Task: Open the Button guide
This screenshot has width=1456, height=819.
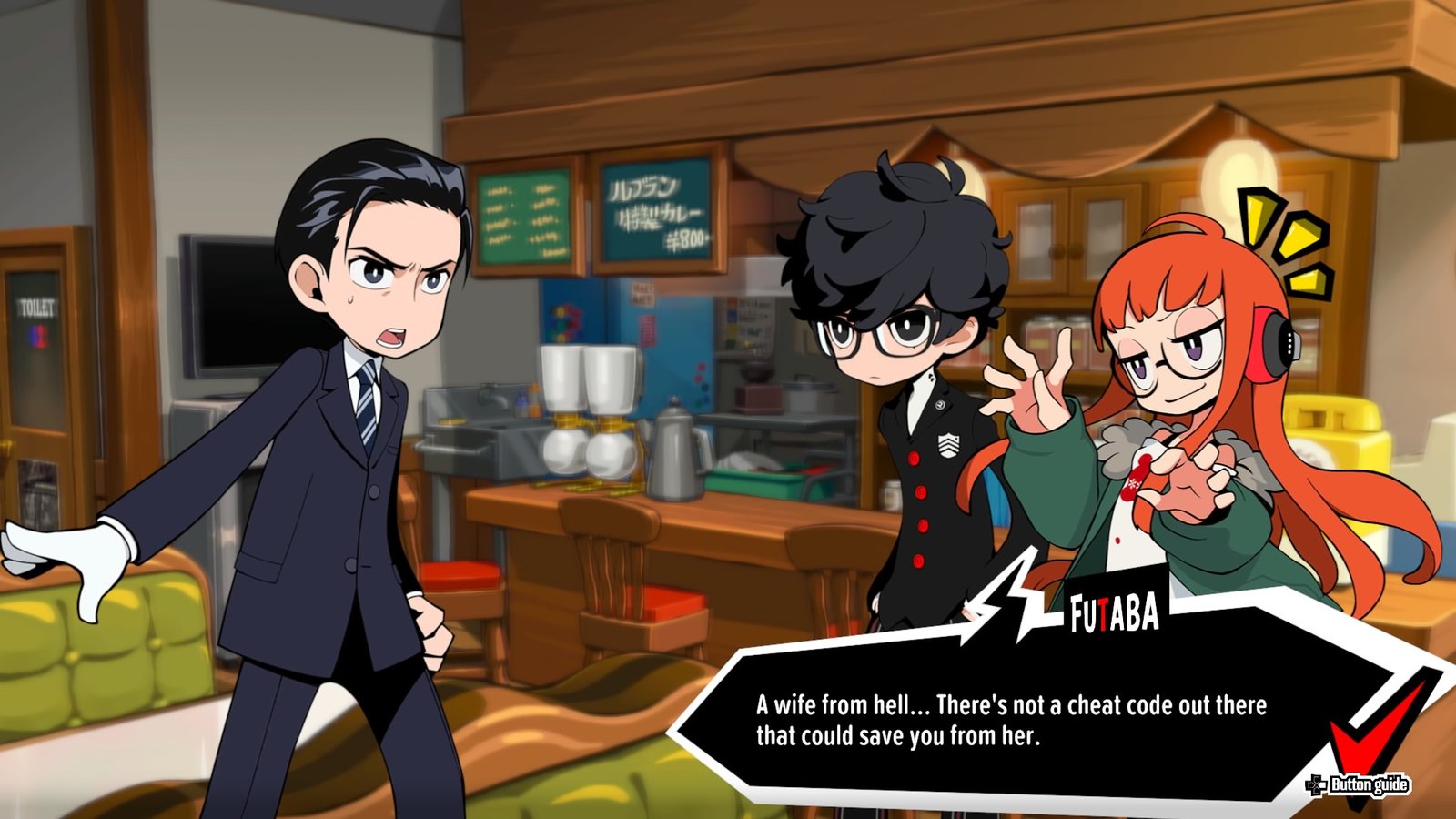Action: pyautogui.click(x=1359, y=784)
